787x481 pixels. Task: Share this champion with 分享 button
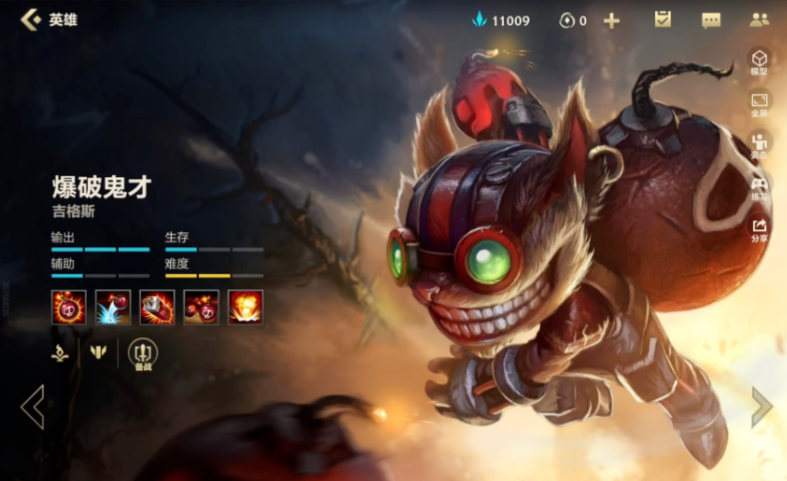click(x=759, y=229)
